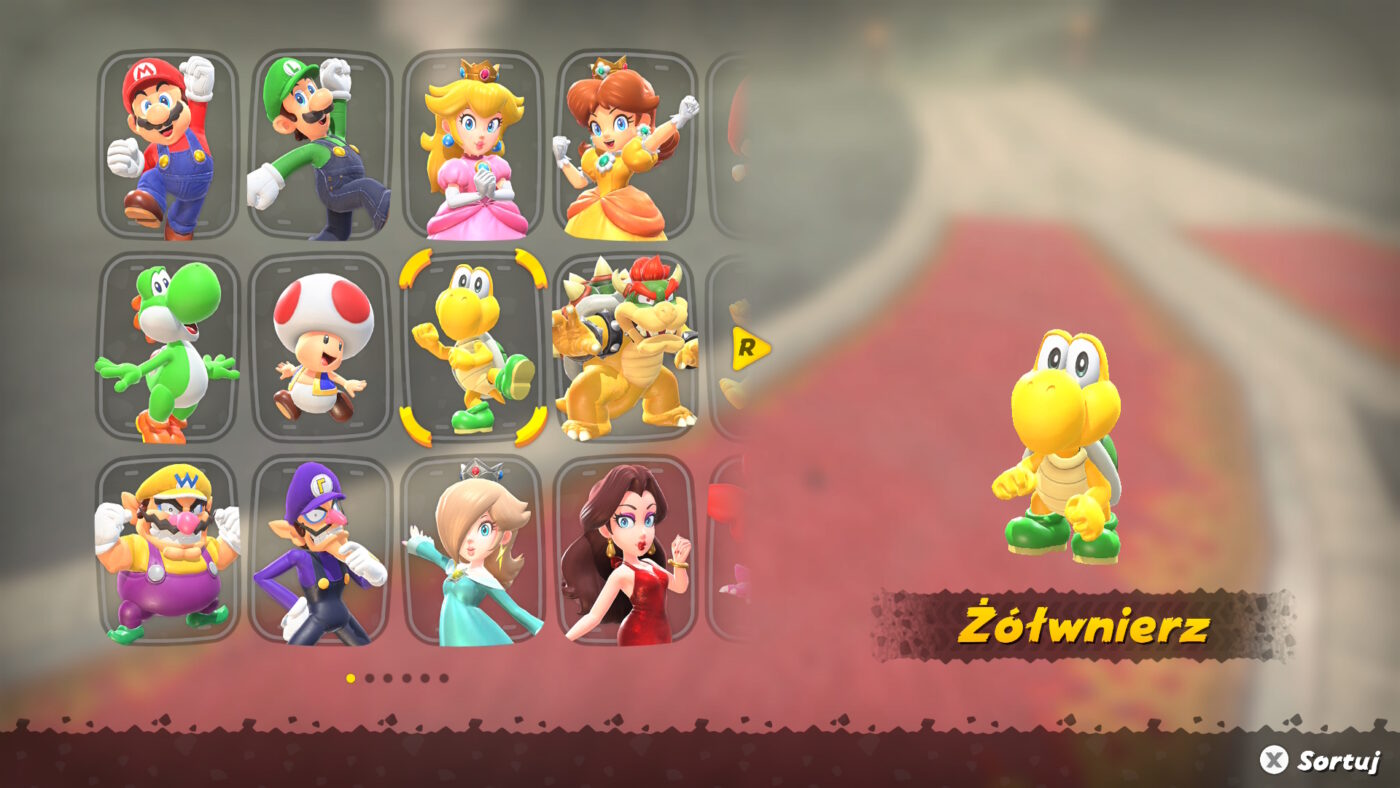Select Pauline in the red dress
This screenshot has width=1400, height=788.
[625, 555]
